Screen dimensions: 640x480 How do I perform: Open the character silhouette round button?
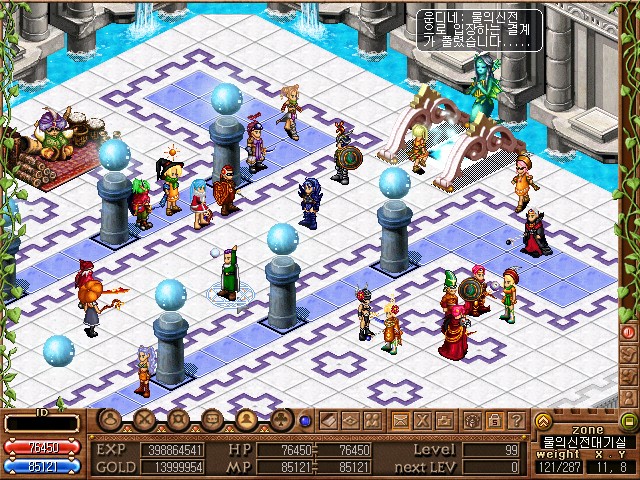coord(110,420)
